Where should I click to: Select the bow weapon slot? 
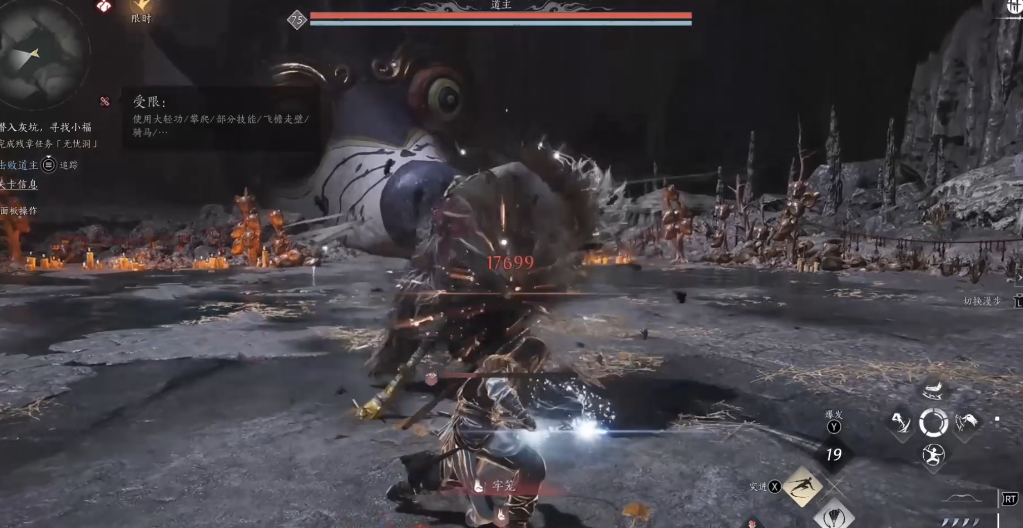coord(963,497)
